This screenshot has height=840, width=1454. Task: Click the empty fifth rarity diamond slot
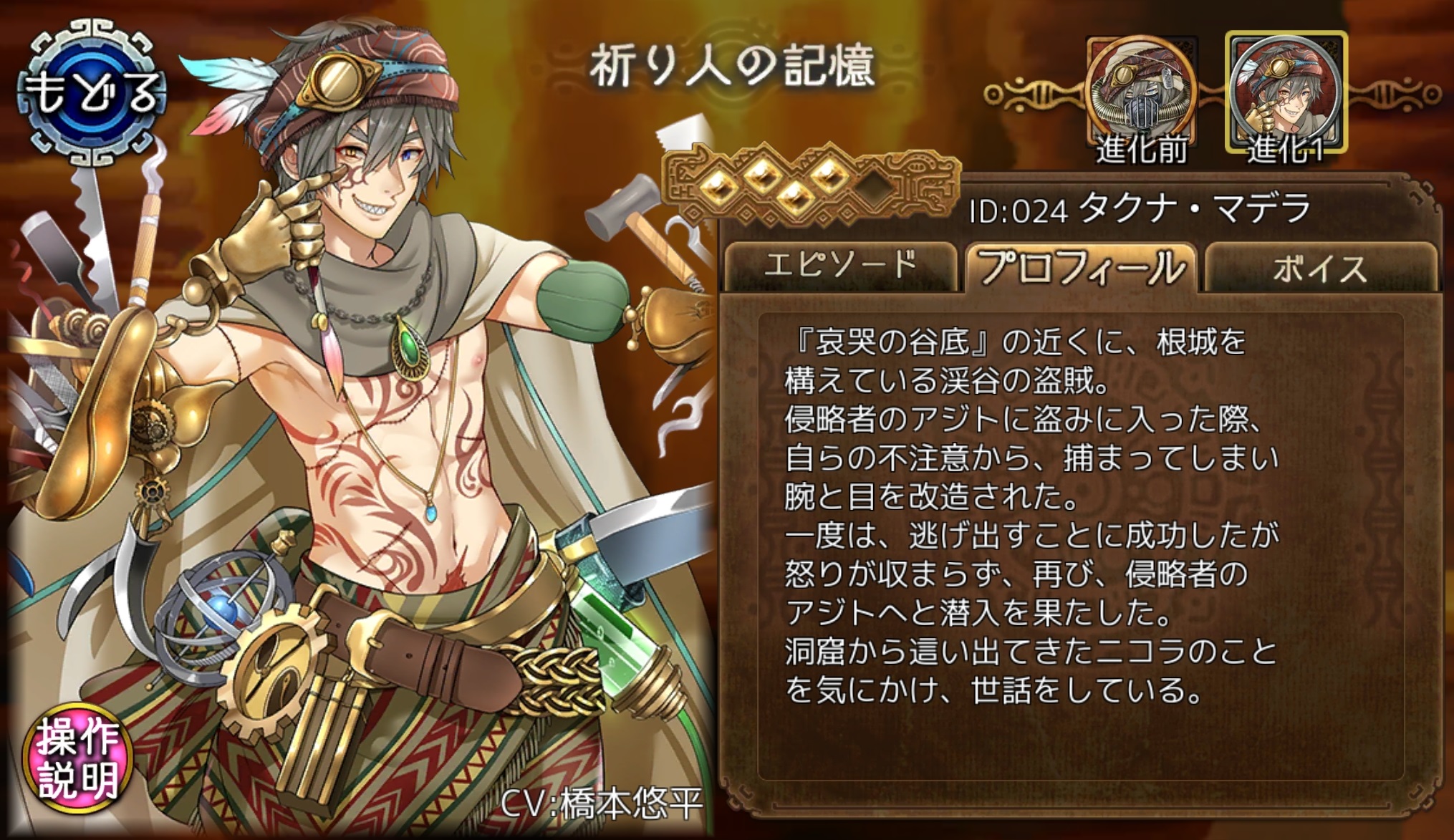pyautogui.click(x=875, y=188)
